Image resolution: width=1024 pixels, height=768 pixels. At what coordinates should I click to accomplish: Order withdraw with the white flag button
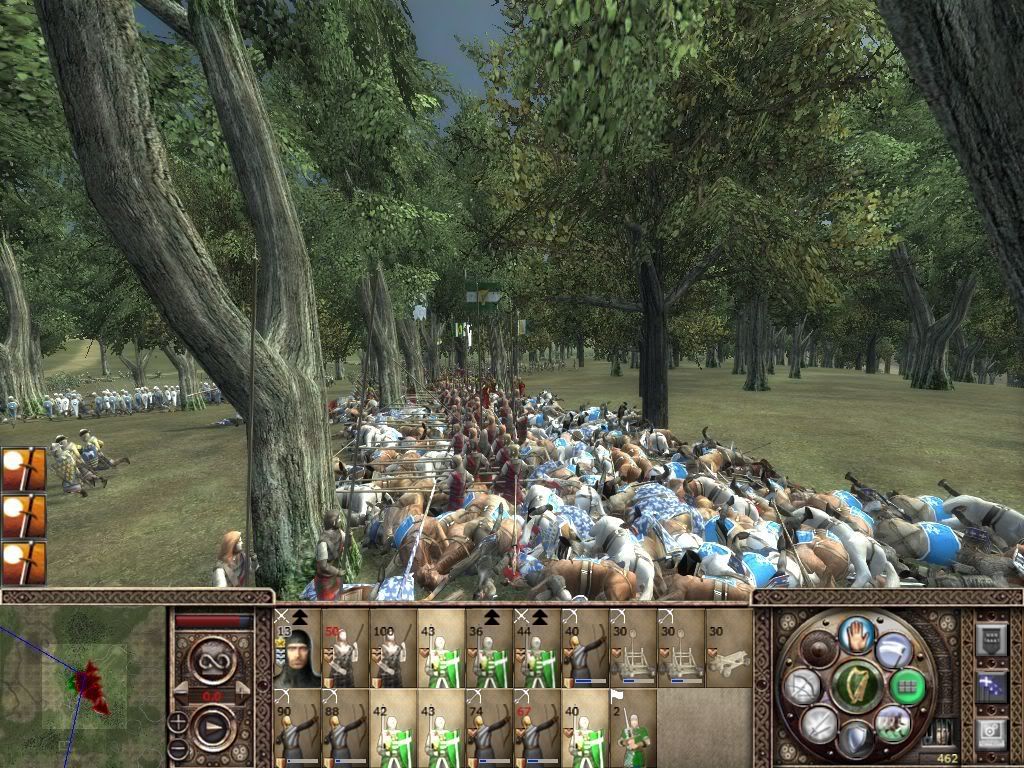[x=894, y=650]
